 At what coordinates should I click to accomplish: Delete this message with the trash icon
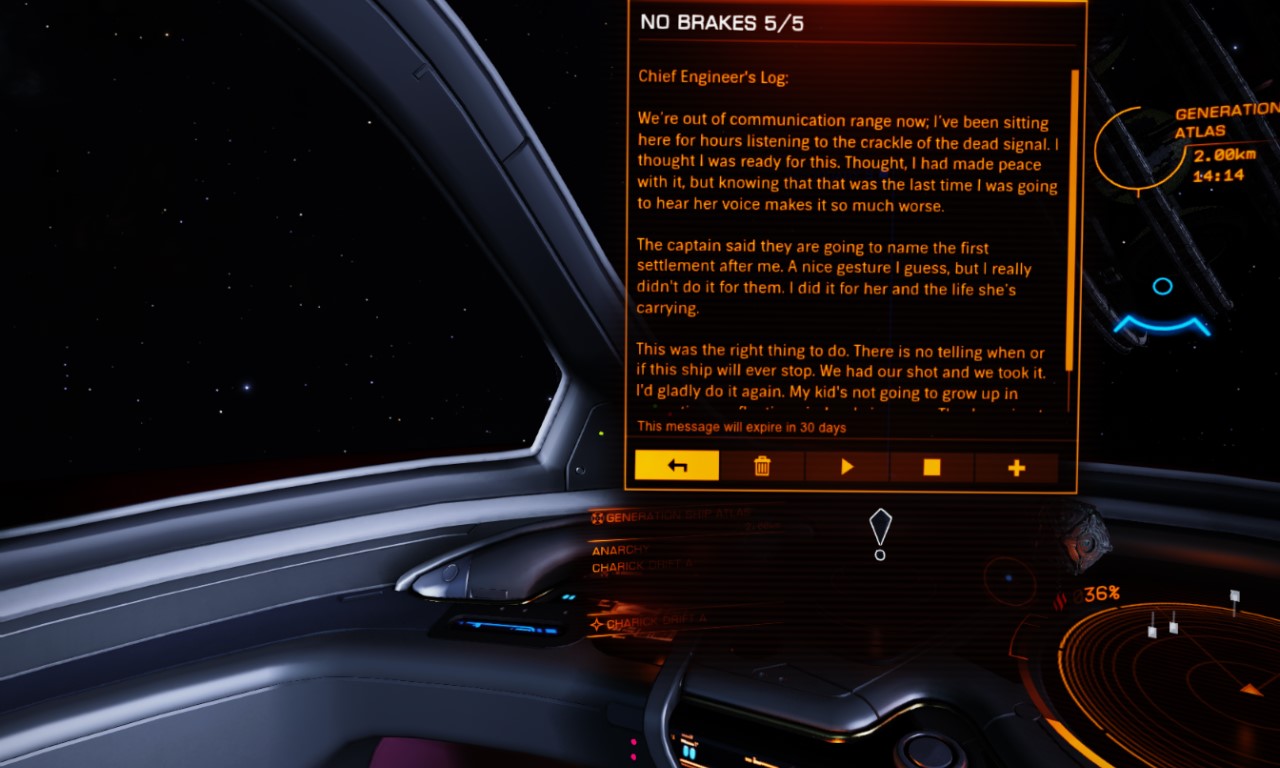coord(762,467)
